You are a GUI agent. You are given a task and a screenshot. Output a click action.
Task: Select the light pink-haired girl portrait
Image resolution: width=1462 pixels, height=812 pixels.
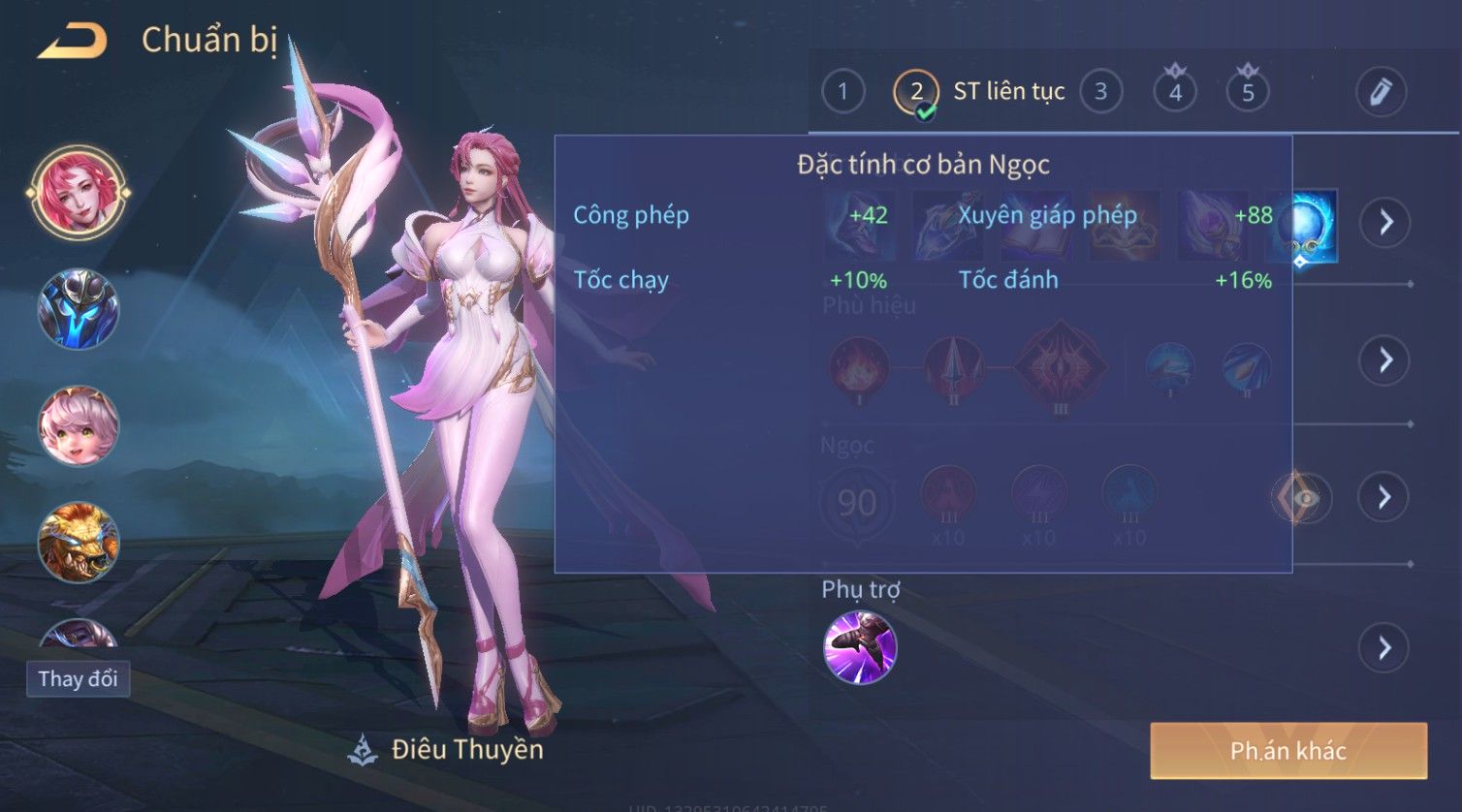tap(78, 424)
